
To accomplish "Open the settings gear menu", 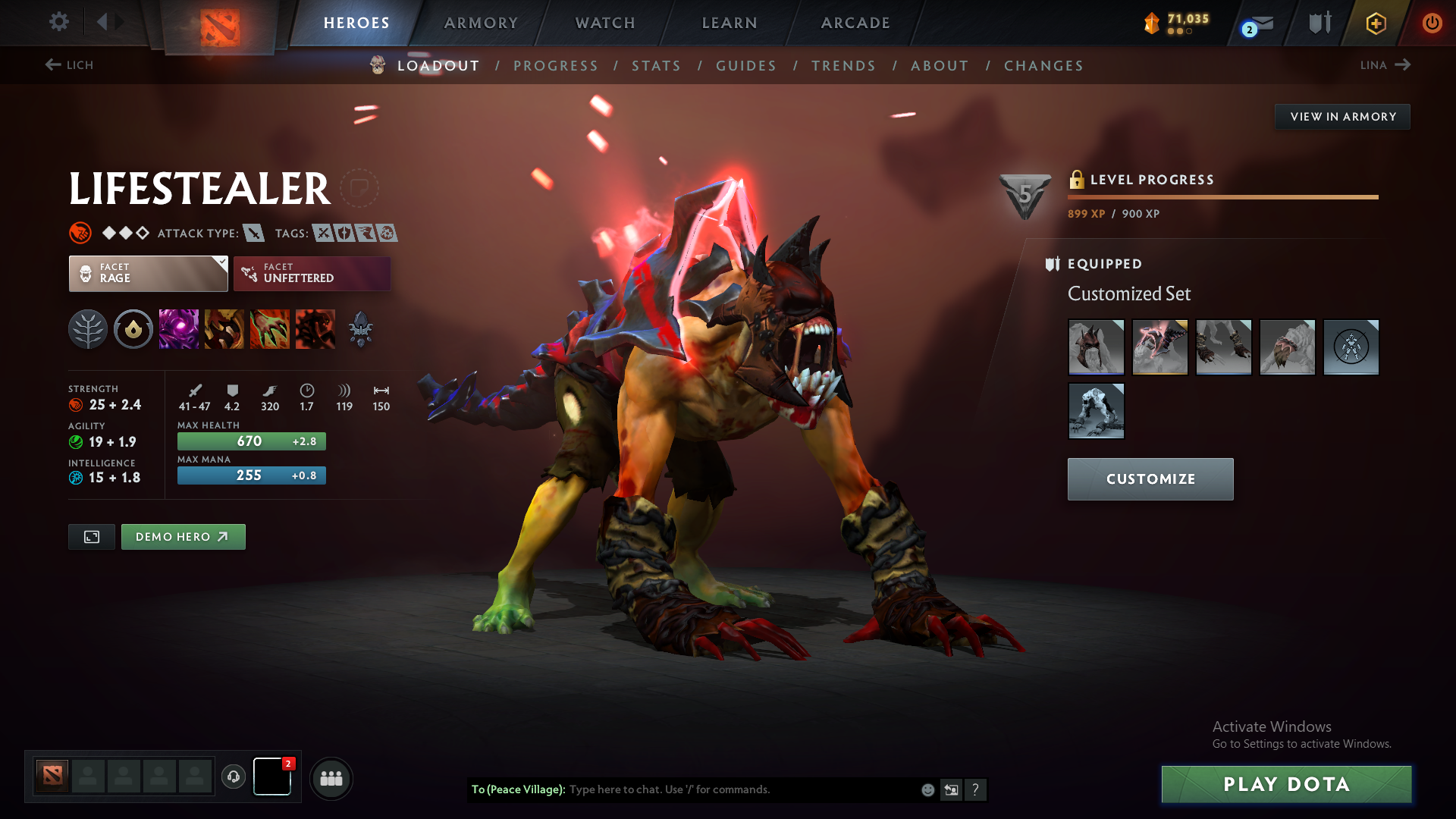I will coord(59,23).
